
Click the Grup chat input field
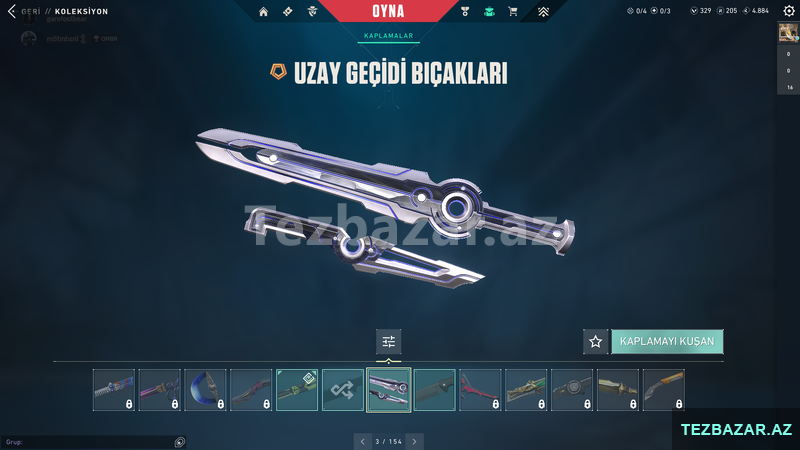point(88,441)
